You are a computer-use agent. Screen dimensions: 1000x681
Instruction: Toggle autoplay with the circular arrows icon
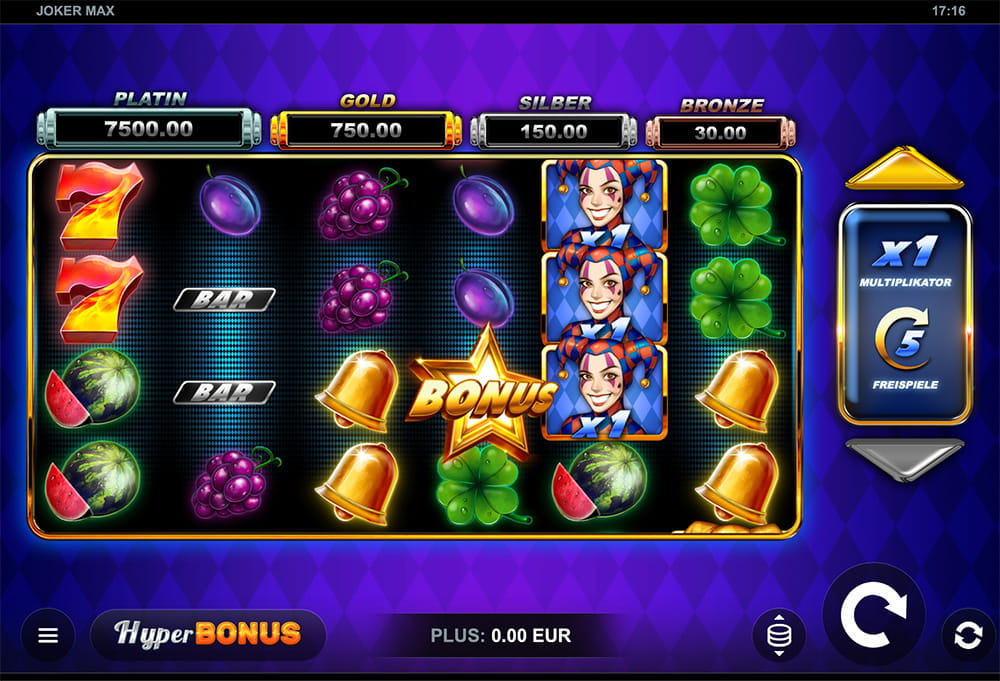point(968,635)
